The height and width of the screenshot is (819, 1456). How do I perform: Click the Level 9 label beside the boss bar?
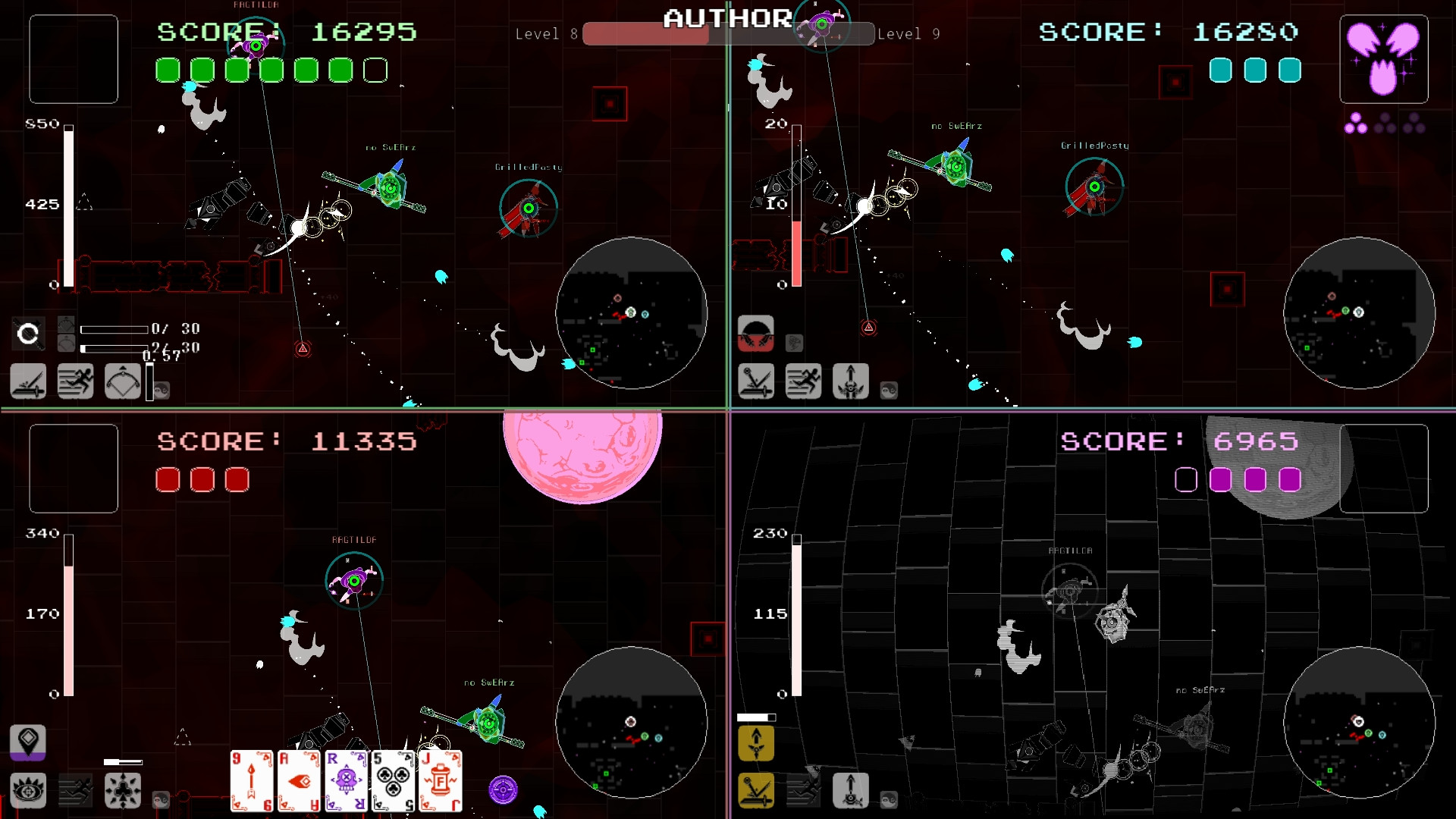(909, 34)
